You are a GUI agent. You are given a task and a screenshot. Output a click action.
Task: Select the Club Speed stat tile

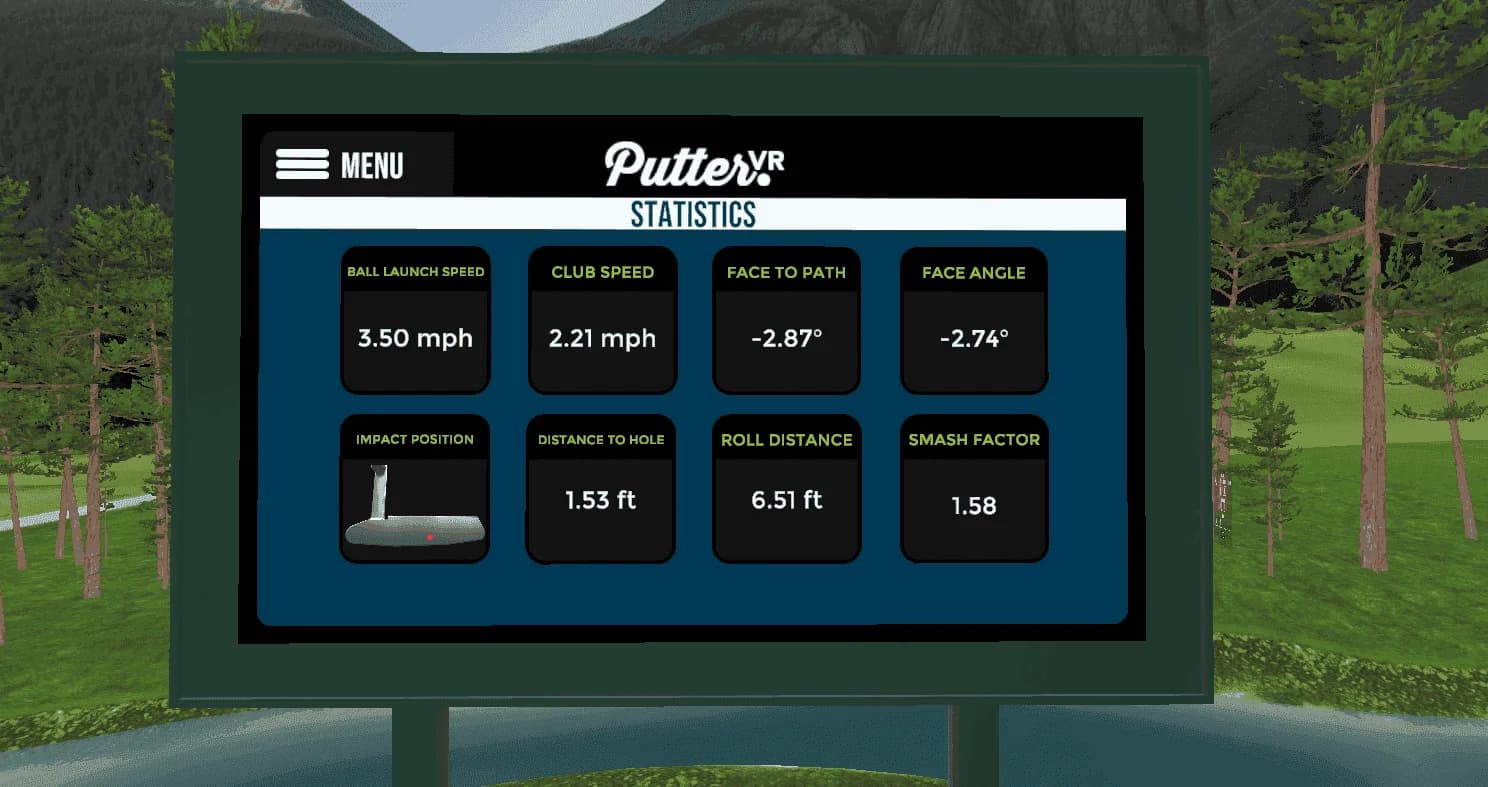pyautogui.click(x=601, y=319)
